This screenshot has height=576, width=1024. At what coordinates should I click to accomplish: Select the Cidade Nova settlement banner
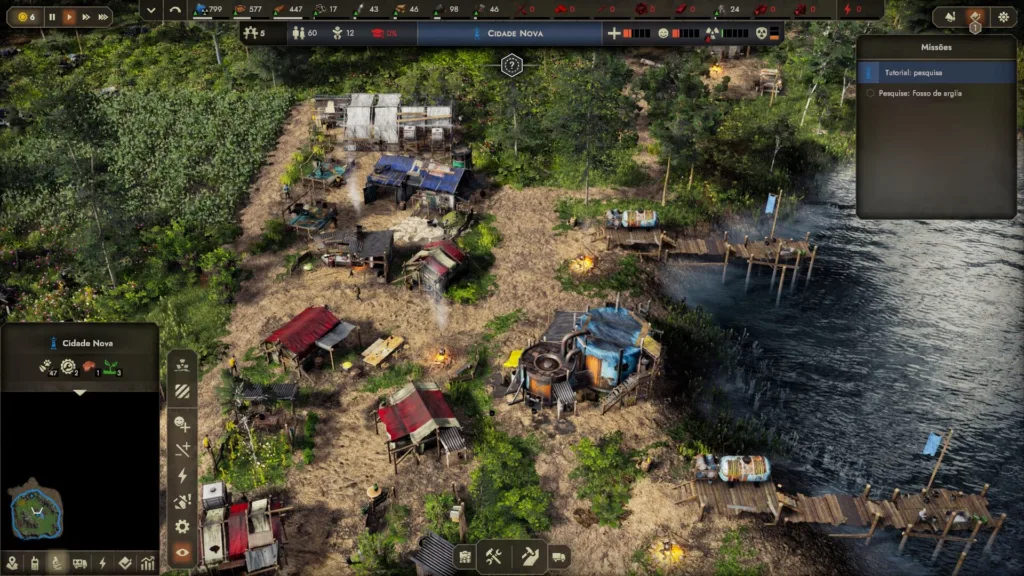508,33
